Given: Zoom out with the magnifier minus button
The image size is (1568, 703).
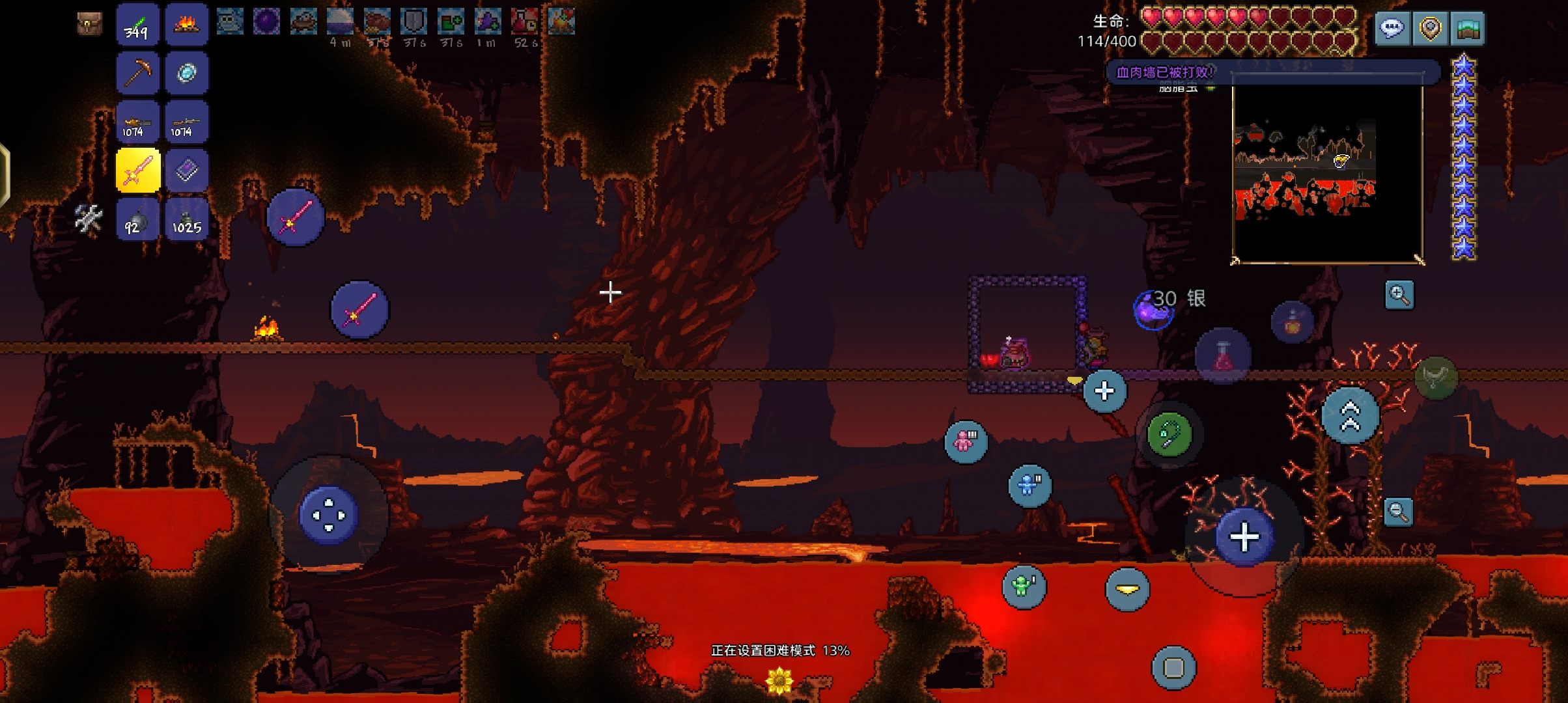Looking at the screenshot, I should point(1399,512).
